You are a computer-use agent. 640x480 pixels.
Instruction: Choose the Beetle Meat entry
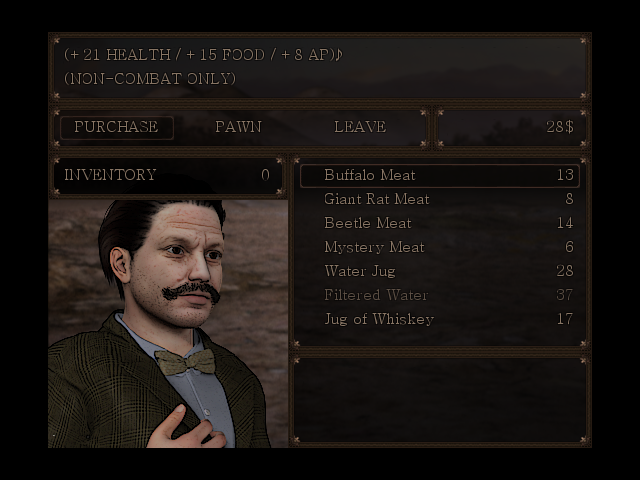[439, 223]
